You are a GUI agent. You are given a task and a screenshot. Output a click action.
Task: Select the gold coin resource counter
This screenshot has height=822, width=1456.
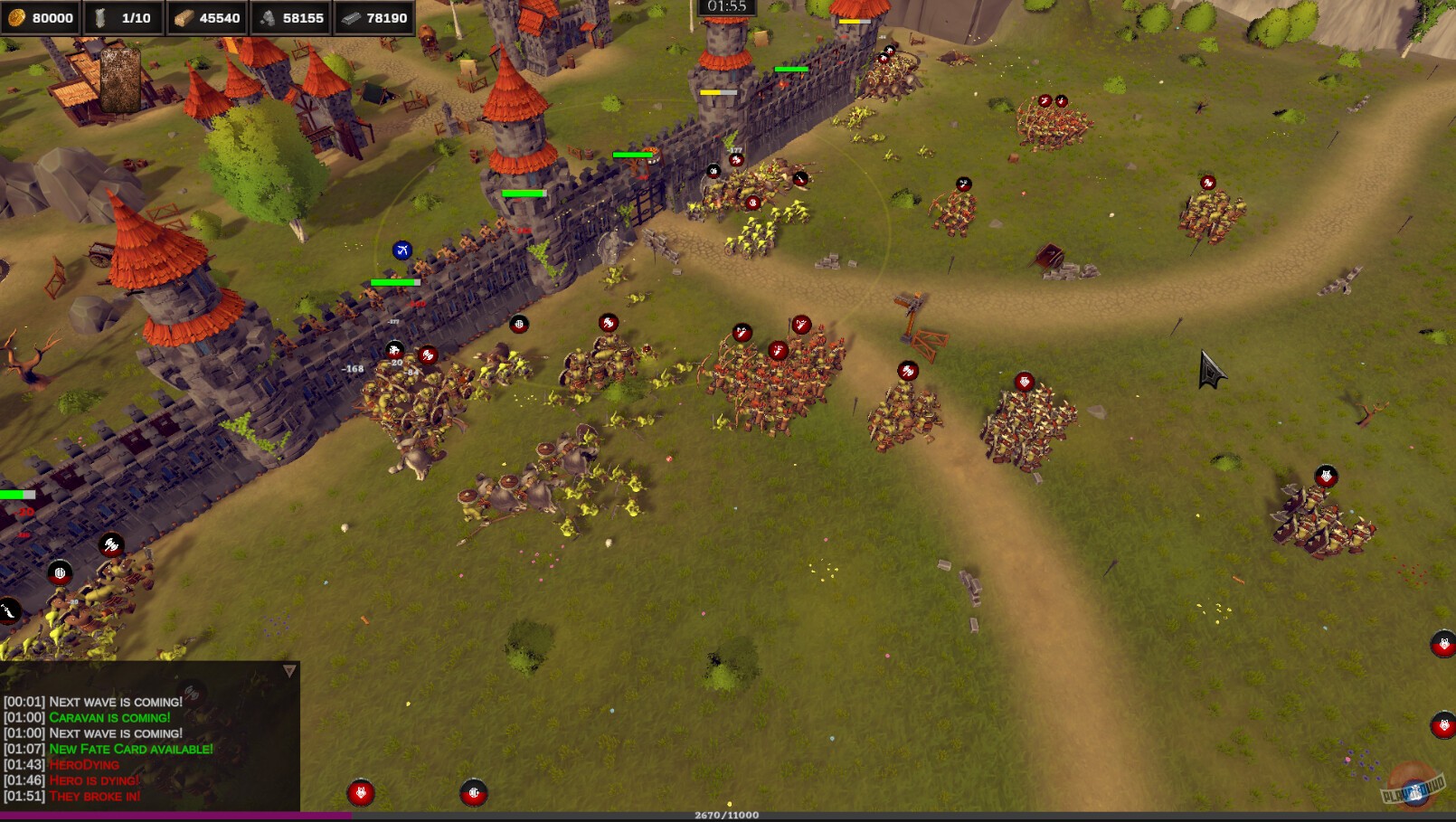(41, 16)
